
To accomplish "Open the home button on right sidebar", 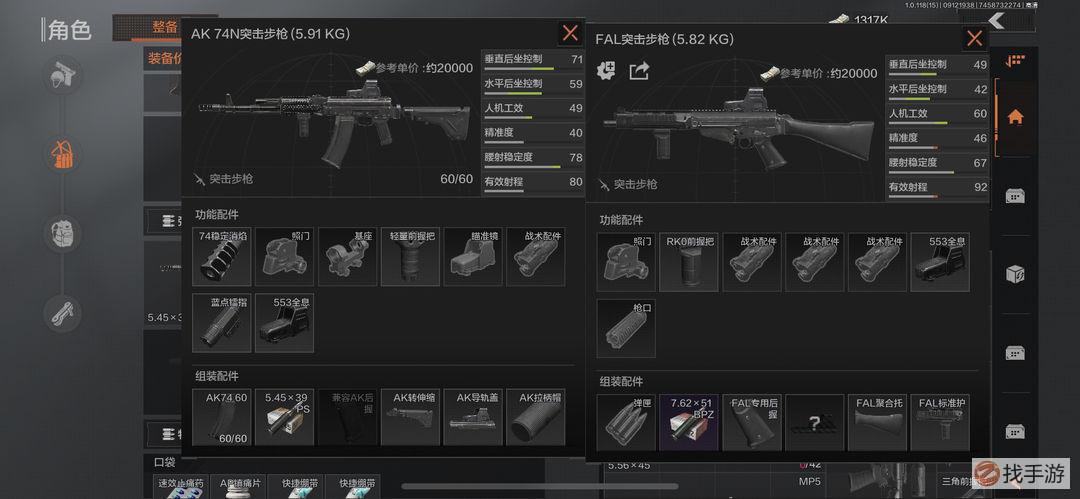I will click(1015, 117).
